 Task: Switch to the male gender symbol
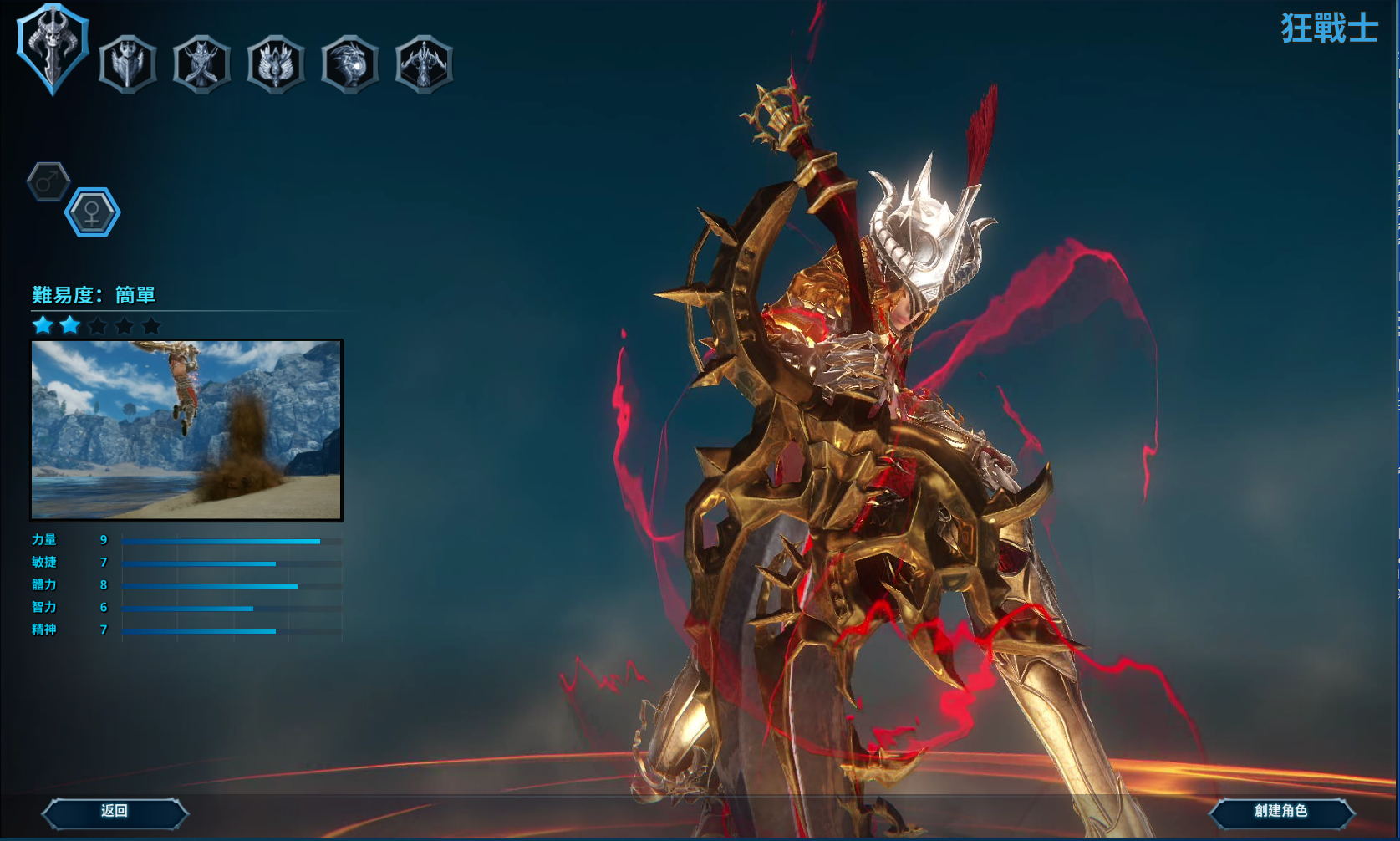(48, 181)
